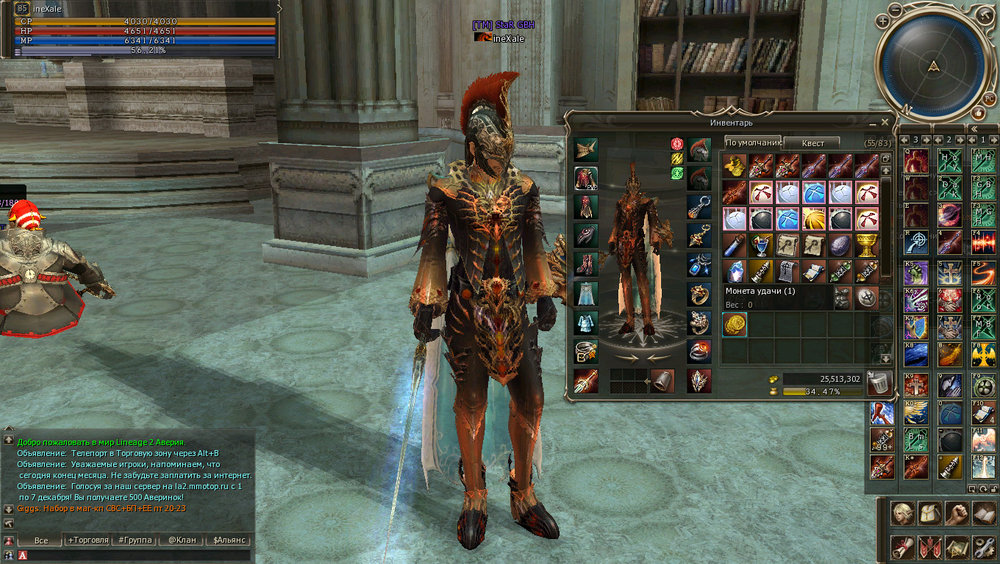
Task: Close the Инвентарь window
Action: 884,120
